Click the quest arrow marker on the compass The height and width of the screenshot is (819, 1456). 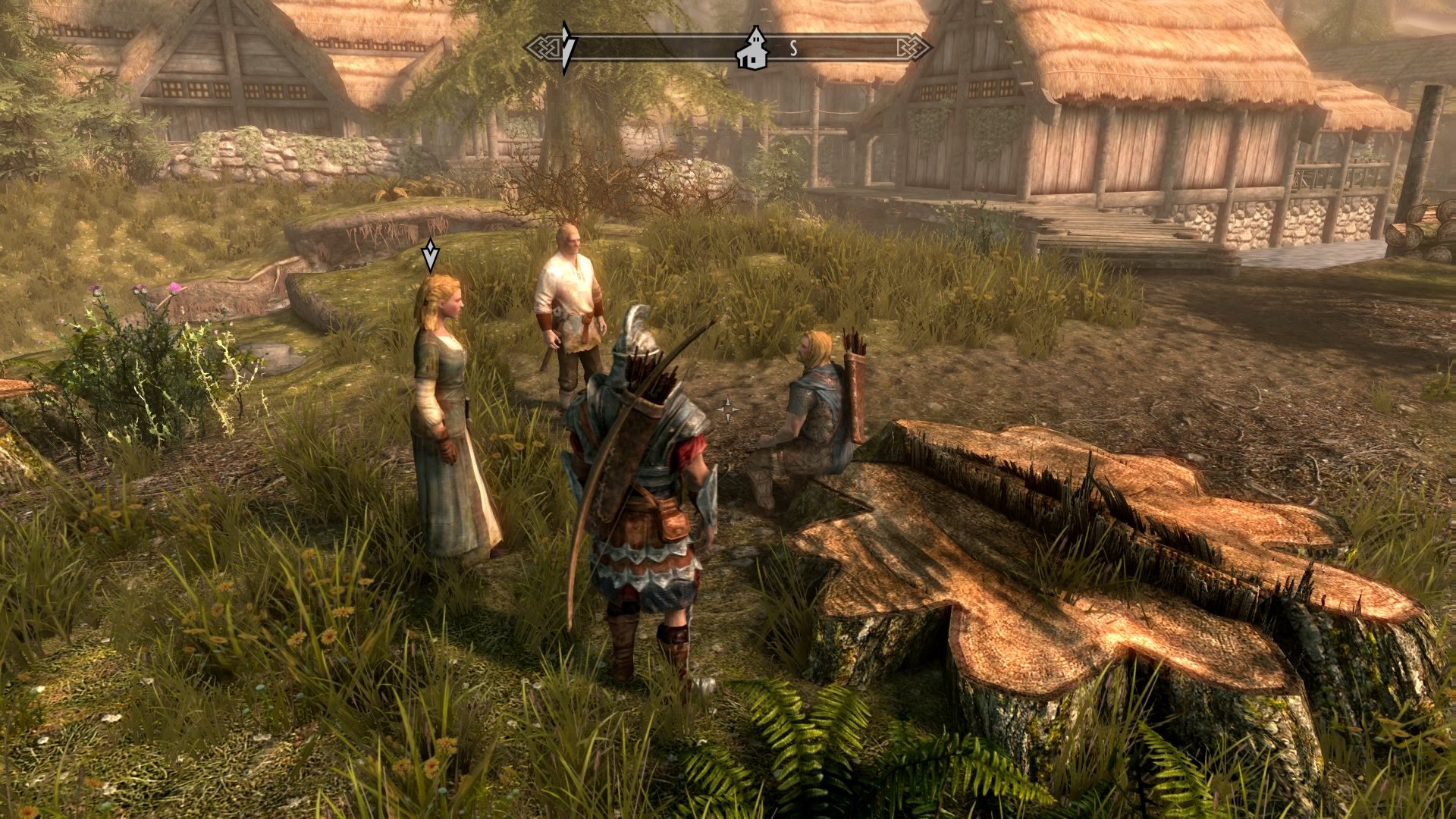[x=566, y=48]
